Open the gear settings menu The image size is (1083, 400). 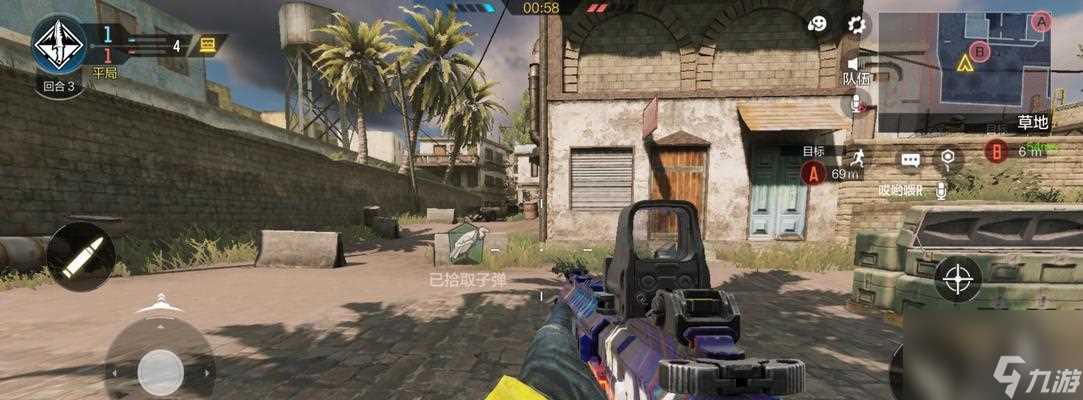[x=856, y=24]
